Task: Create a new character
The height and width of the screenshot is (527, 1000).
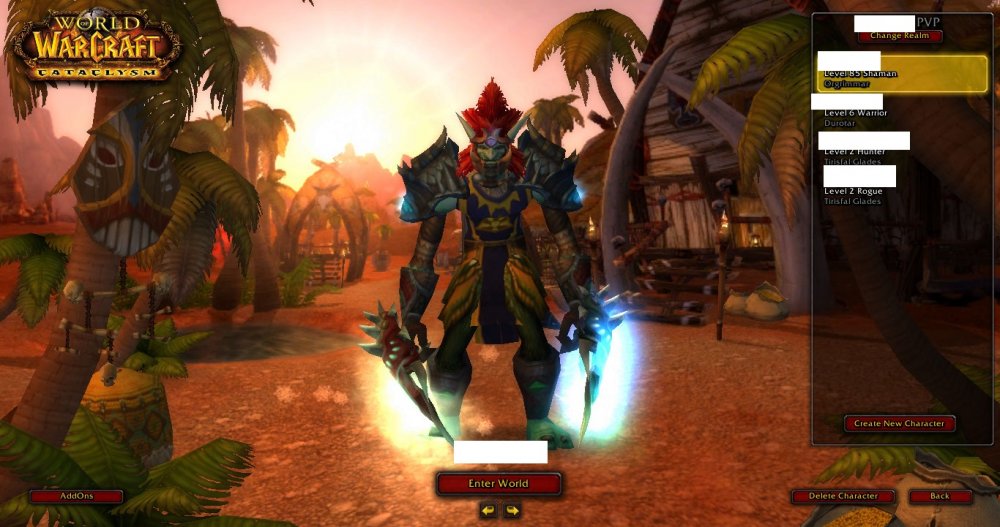Action: pyautogui.click(x=899, y=423)
